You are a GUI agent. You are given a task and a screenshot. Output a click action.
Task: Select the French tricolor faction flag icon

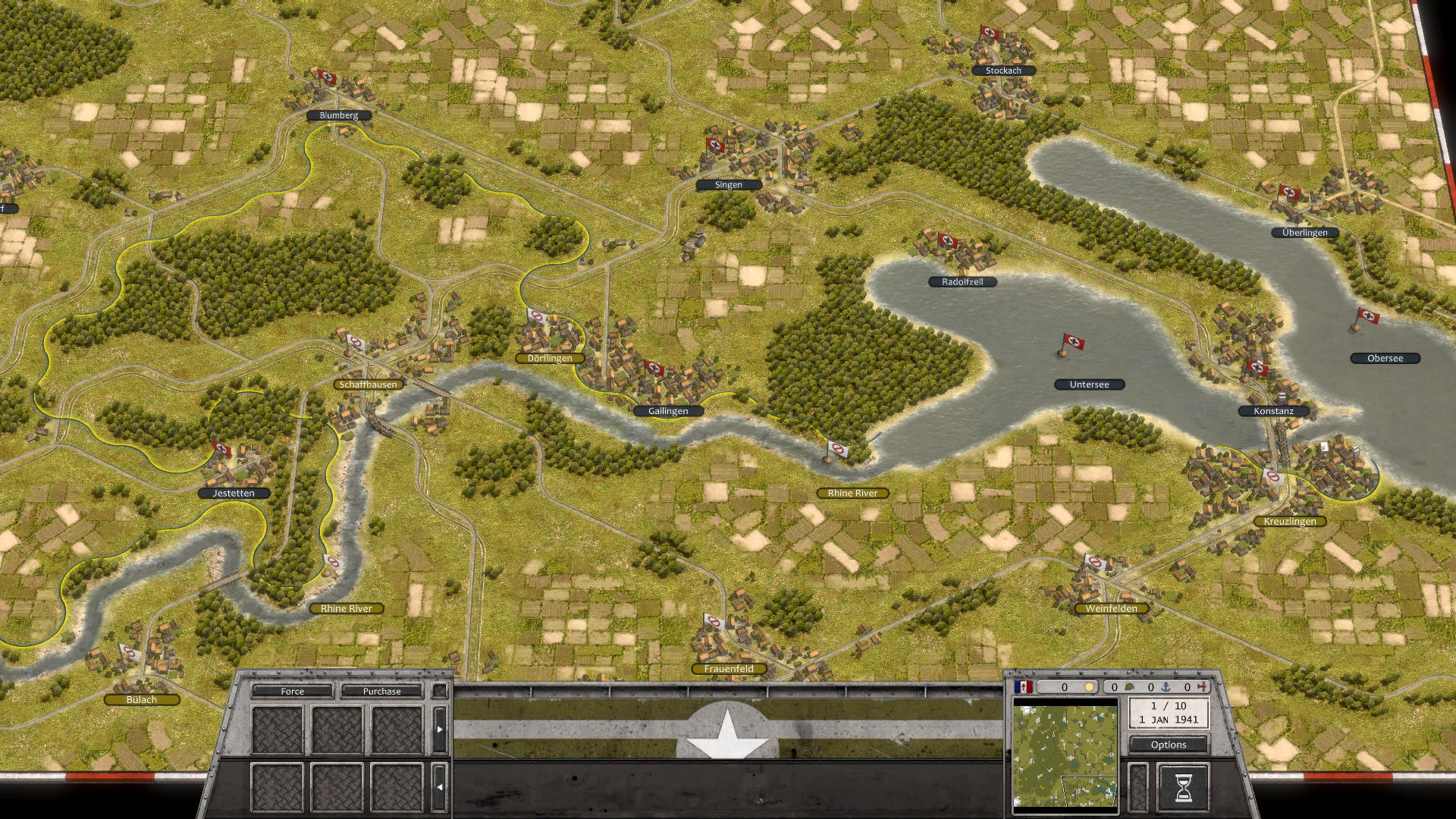(1024, 686)
